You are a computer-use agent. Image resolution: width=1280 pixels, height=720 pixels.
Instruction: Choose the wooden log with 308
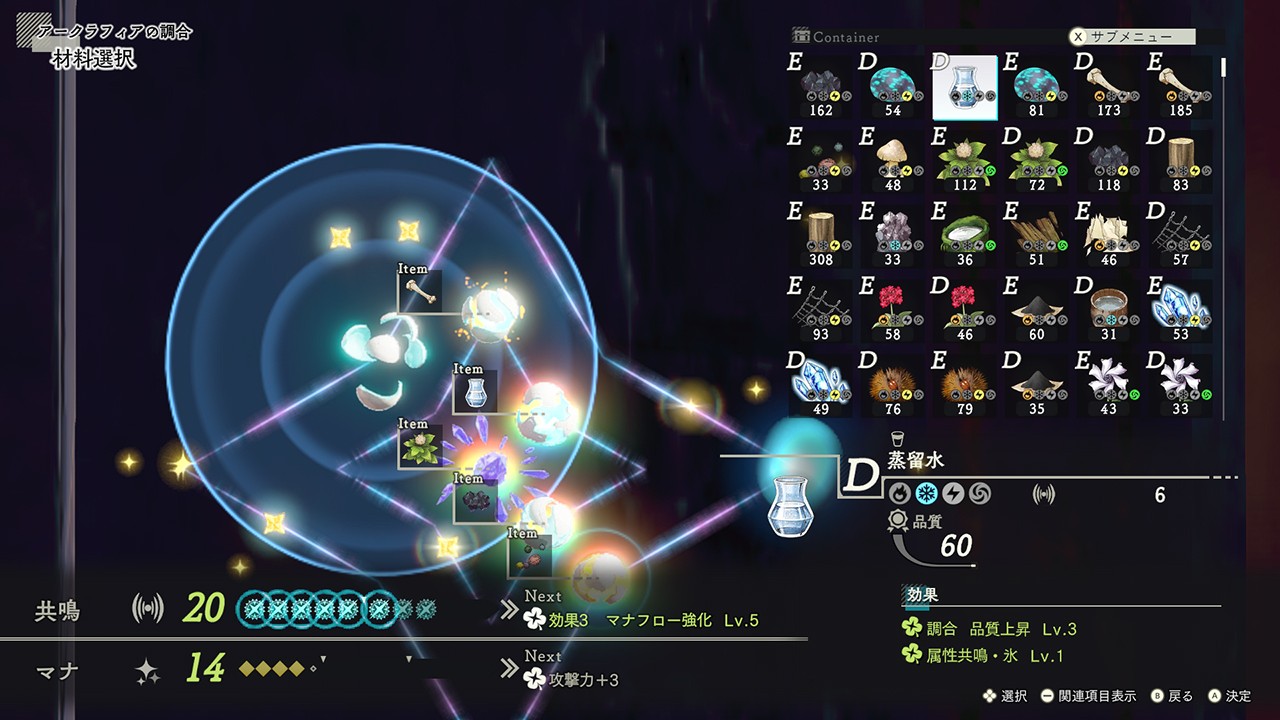click(821, 236)
